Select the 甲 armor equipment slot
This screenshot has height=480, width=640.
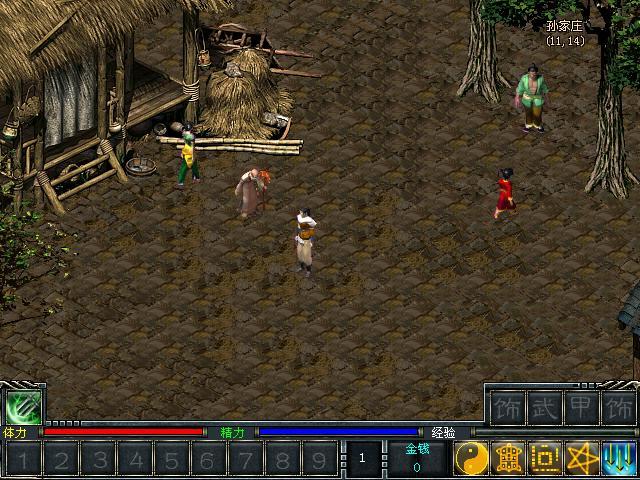tap(580, 408)
